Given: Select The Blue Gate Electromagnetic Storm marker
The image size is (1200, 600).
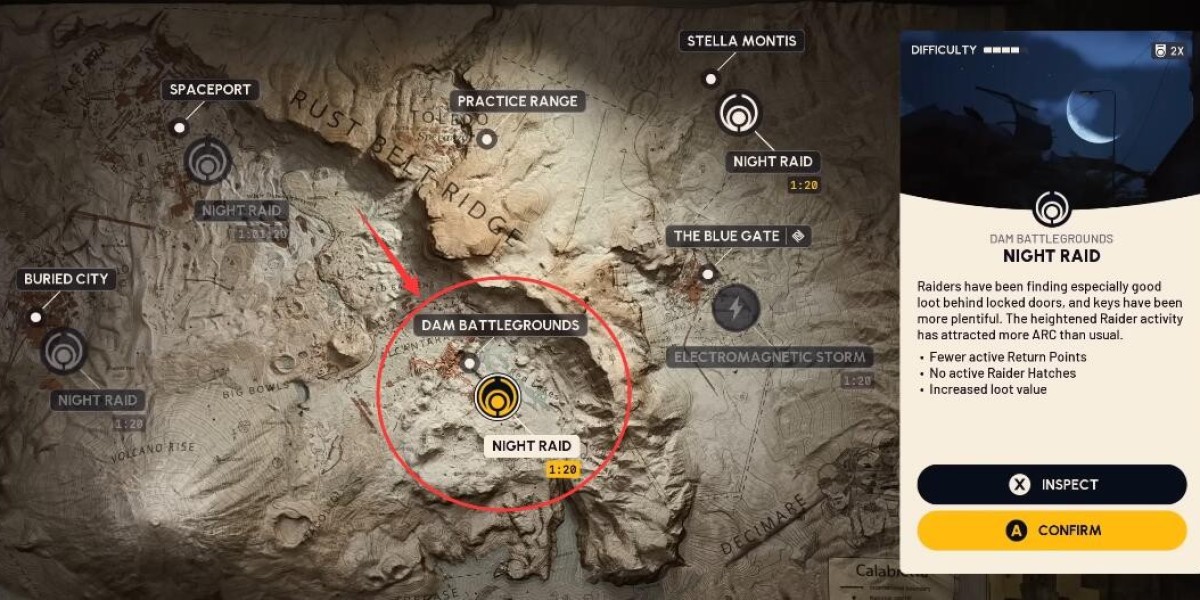Looking at the screenshot, I should [736, 306].
